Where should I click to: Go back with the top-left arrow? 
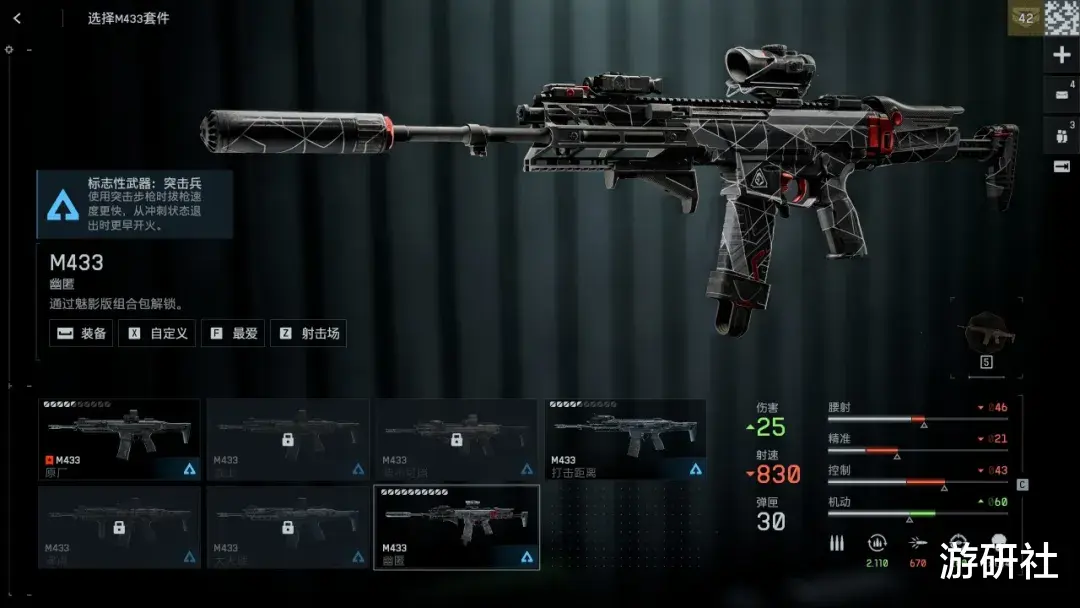(x=17, y=18)
